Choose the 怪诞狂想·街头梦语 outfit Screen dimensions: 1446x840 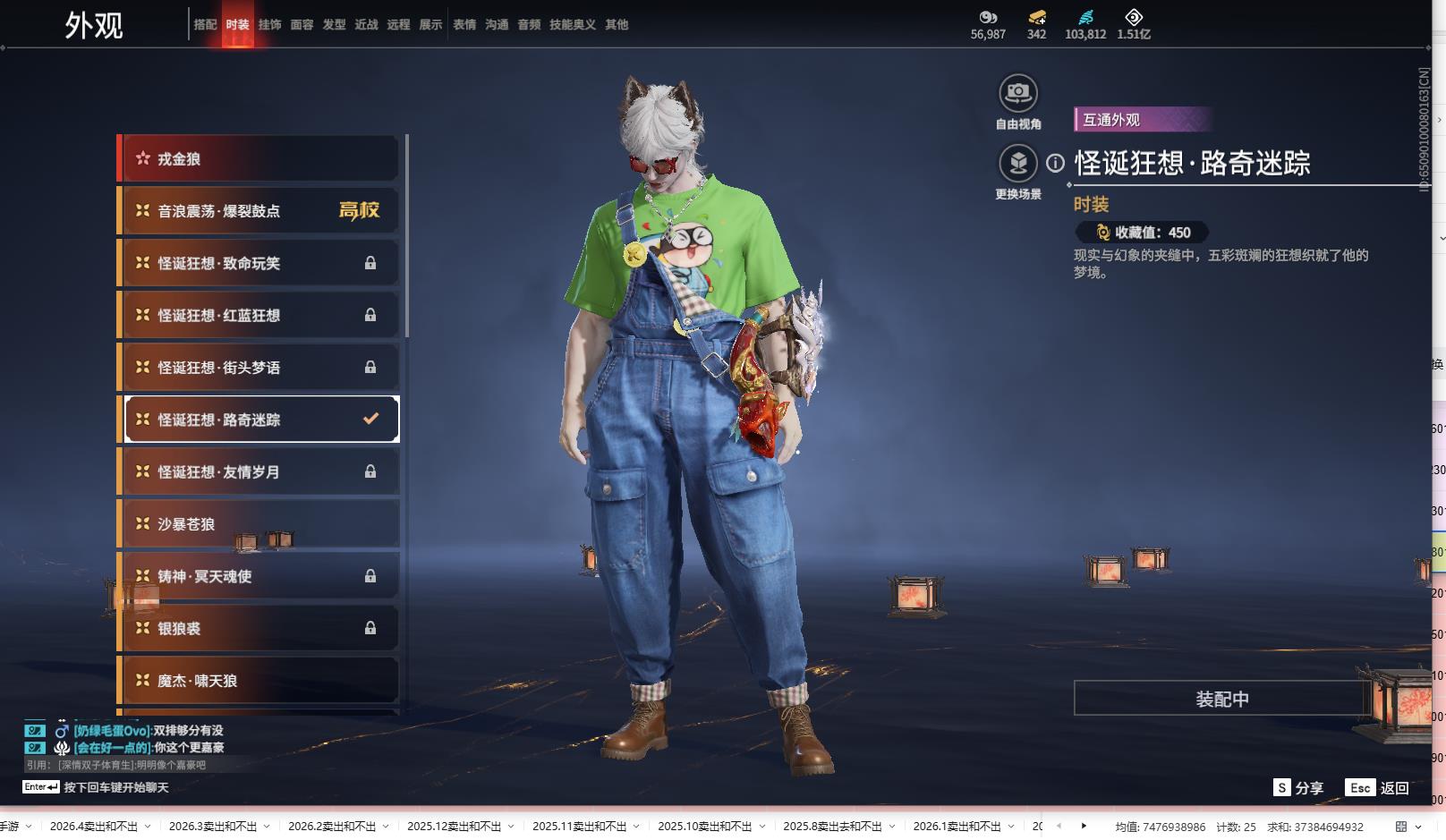point(259,368)
